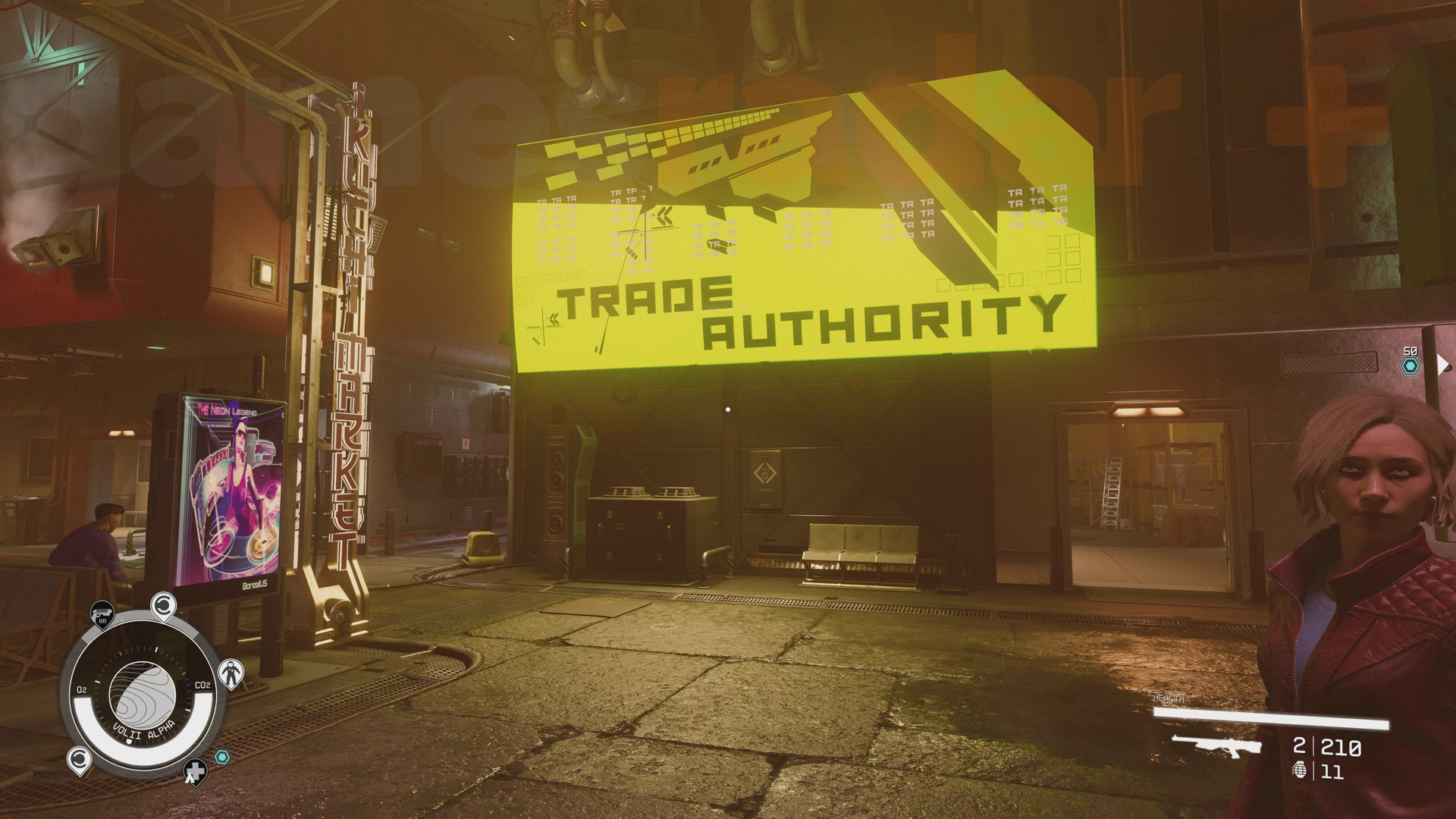
Task: Toggle the O2 indicator on the scanner
Action: pyautogui.click(x=83, y=689)
